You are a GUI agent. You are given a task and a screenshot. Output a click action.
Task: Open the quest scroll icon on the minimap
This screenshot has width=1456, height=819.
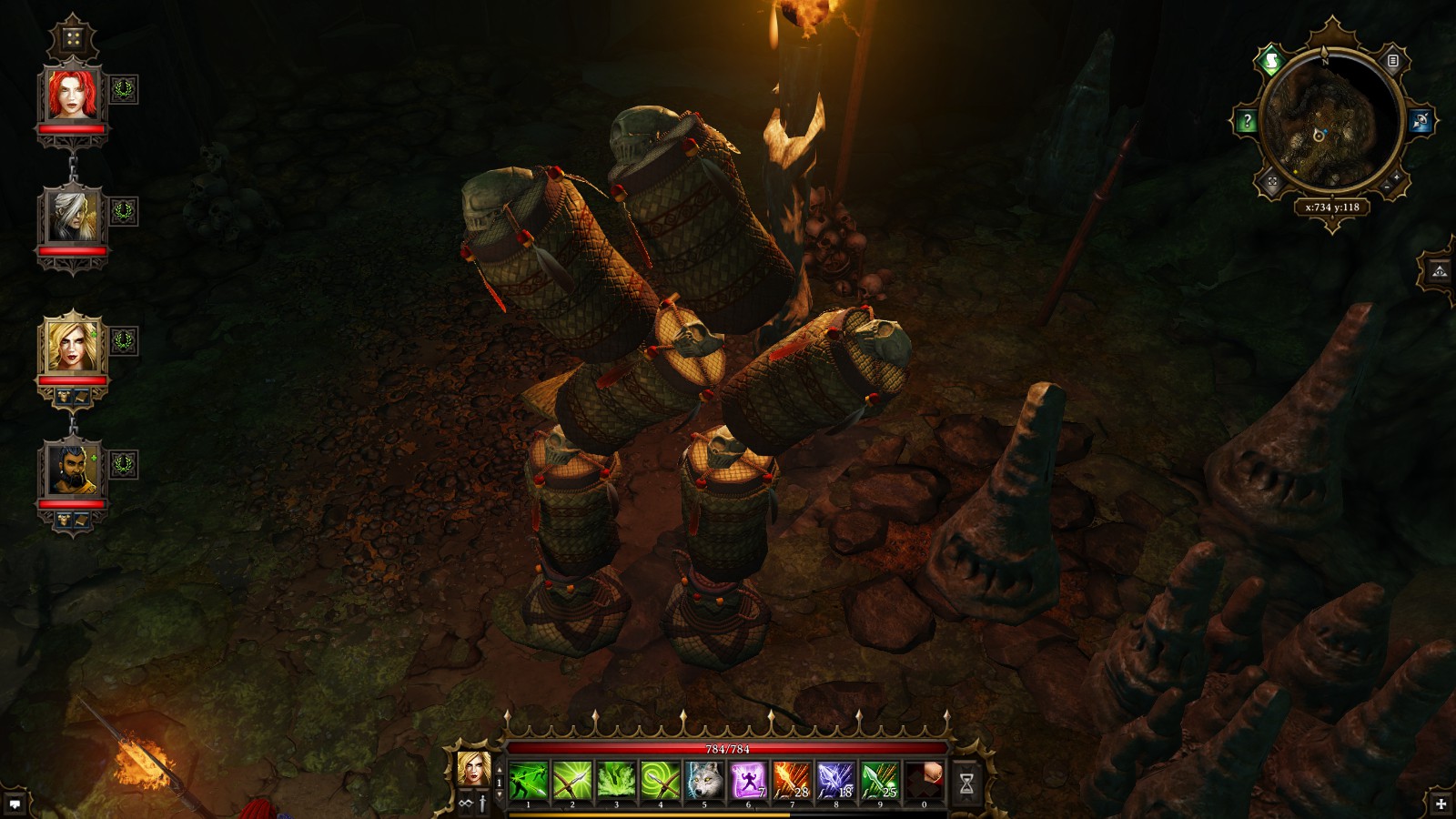(x=1271, y=61)
